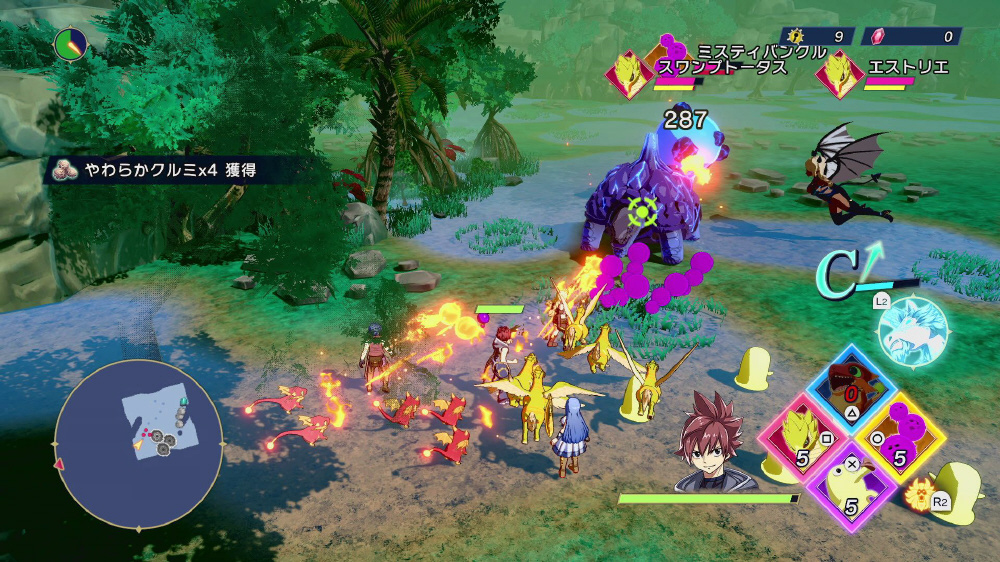Click the エストリエ enemy target icon
Image resolution: width=1000 pixels, height=562 pixels.
840,75
